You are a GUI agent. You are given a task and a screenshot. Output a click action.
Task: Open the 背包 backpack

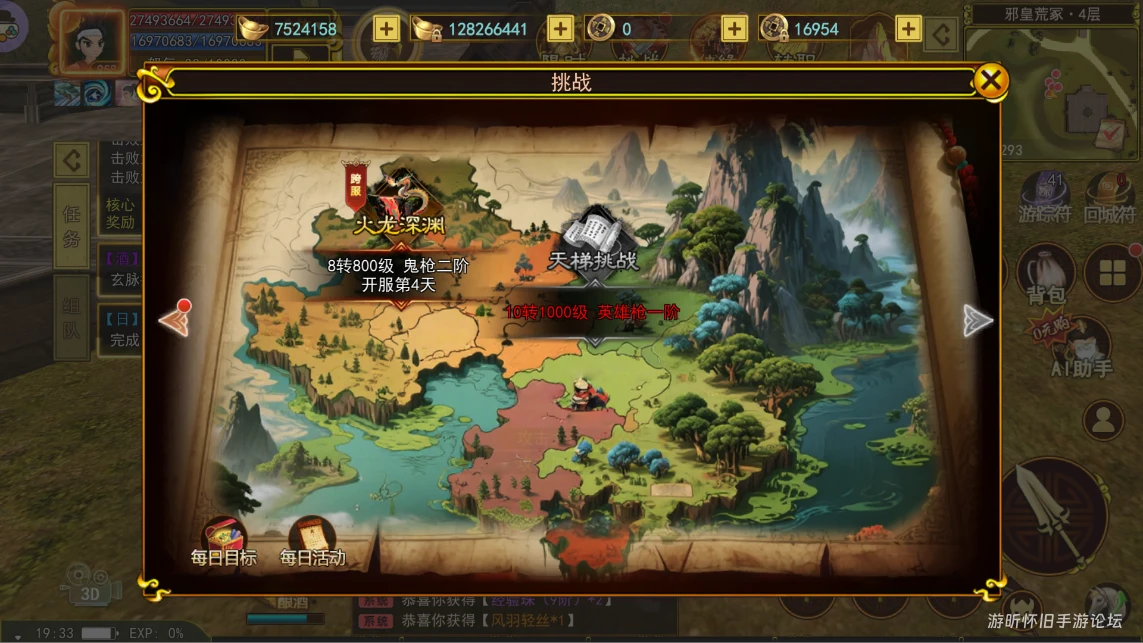coord(1046,274)
